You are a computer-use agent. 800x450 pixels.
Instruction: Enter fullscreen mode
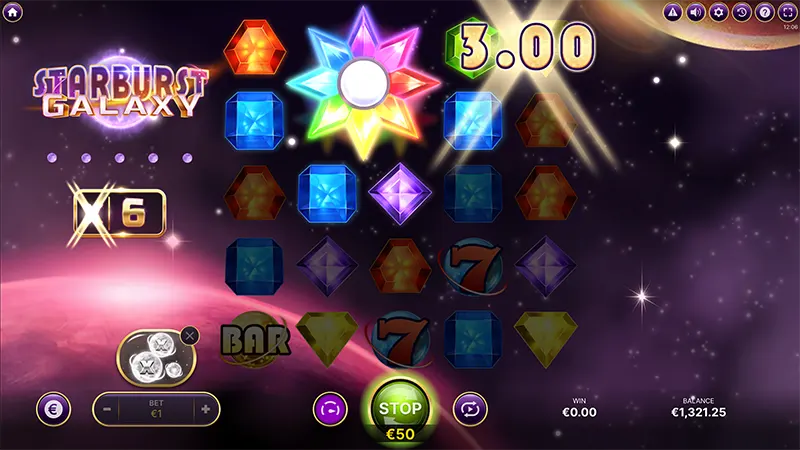(787, 12)
